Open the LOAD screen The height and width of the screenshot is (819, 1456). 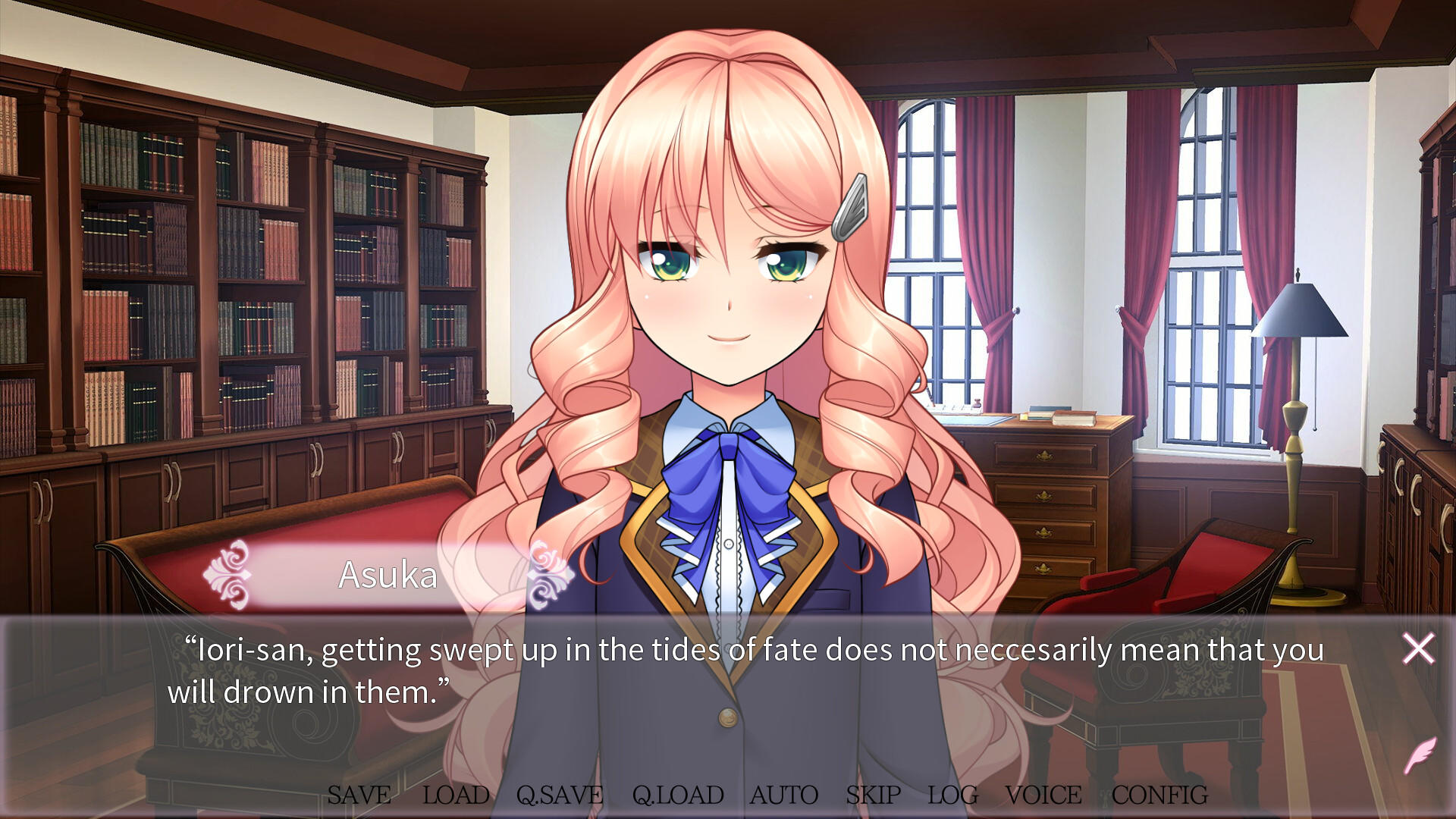tap(456, 795)
